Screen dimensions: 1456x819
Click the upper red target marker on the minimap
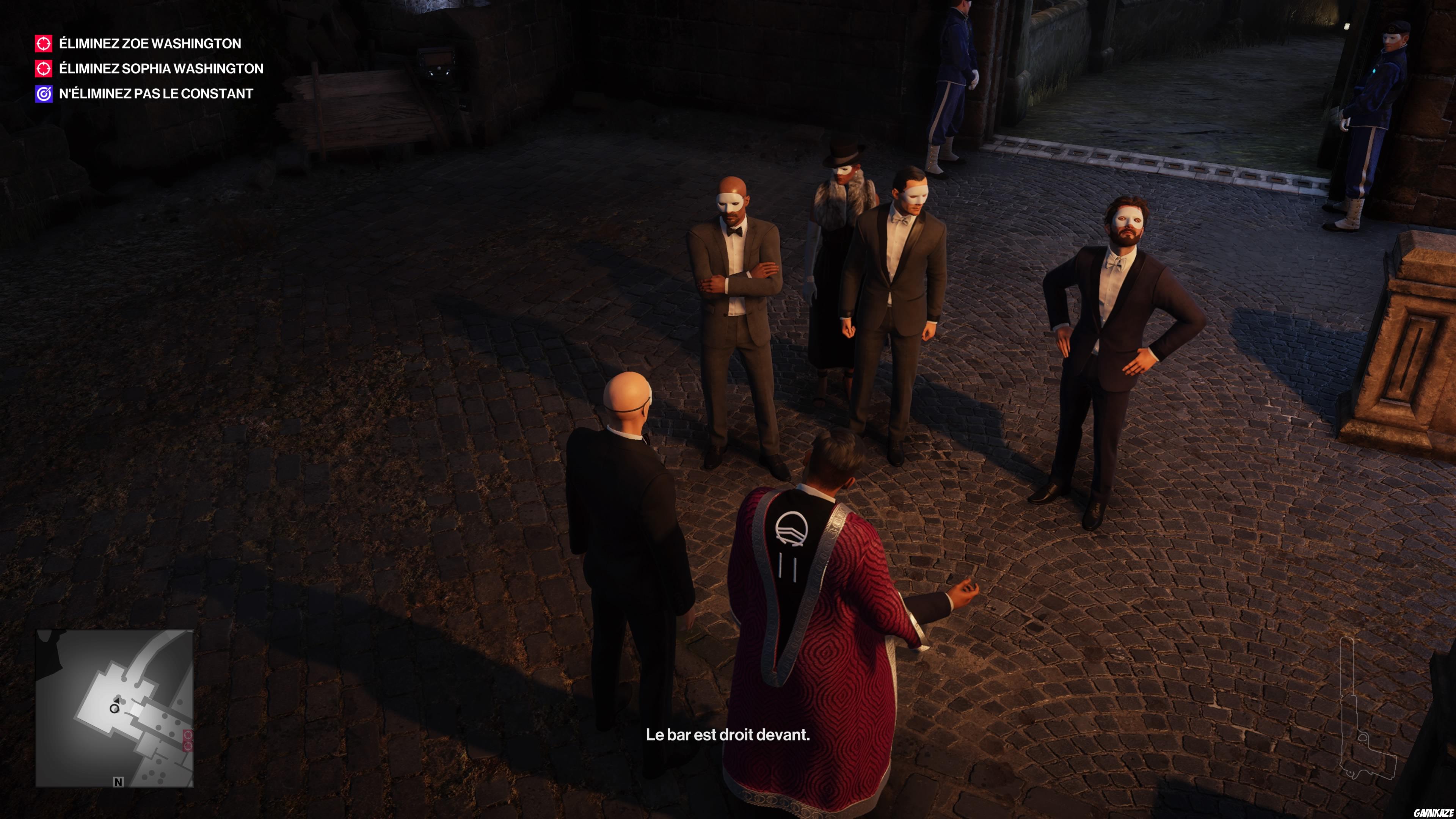coord(188,735)
